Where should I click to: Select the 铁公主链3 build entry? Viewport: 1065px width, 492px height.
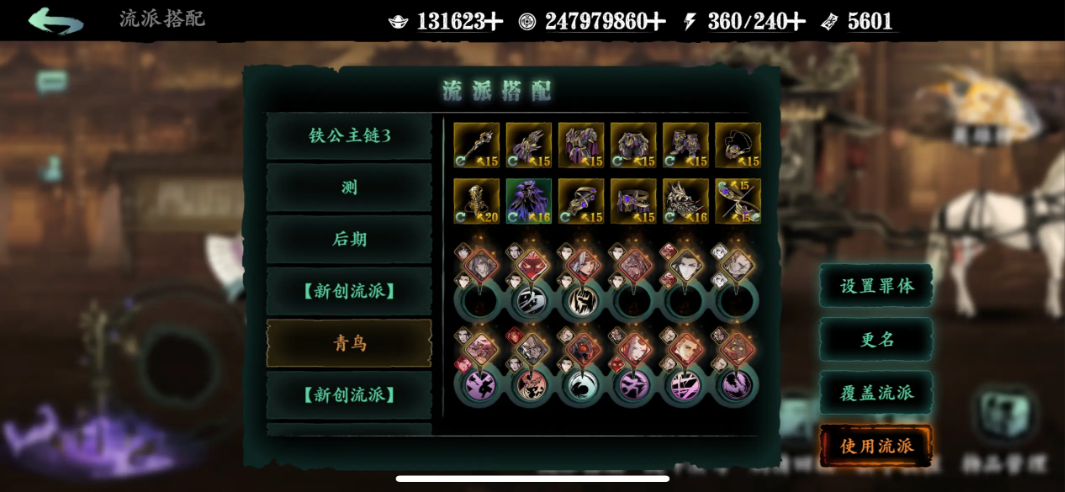(349, 136)
